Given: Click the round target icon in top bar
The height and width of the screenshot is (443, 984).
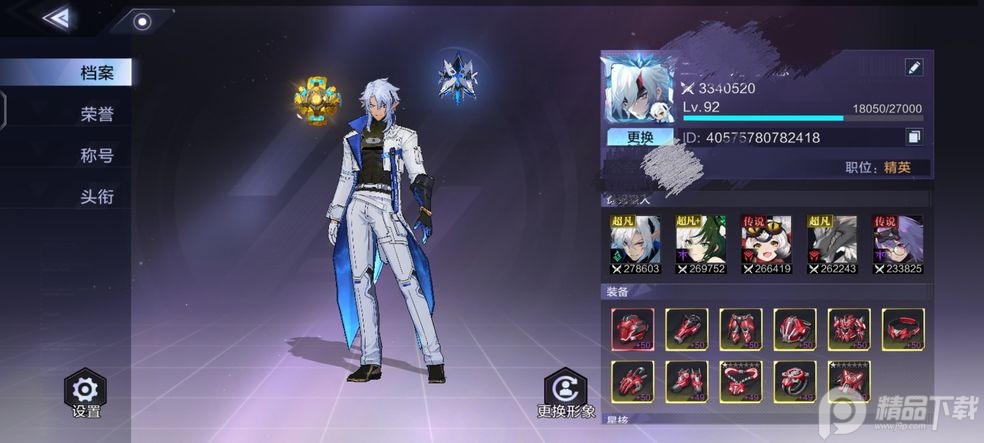Looking at the screenshot, I should (x=142, y=21).
